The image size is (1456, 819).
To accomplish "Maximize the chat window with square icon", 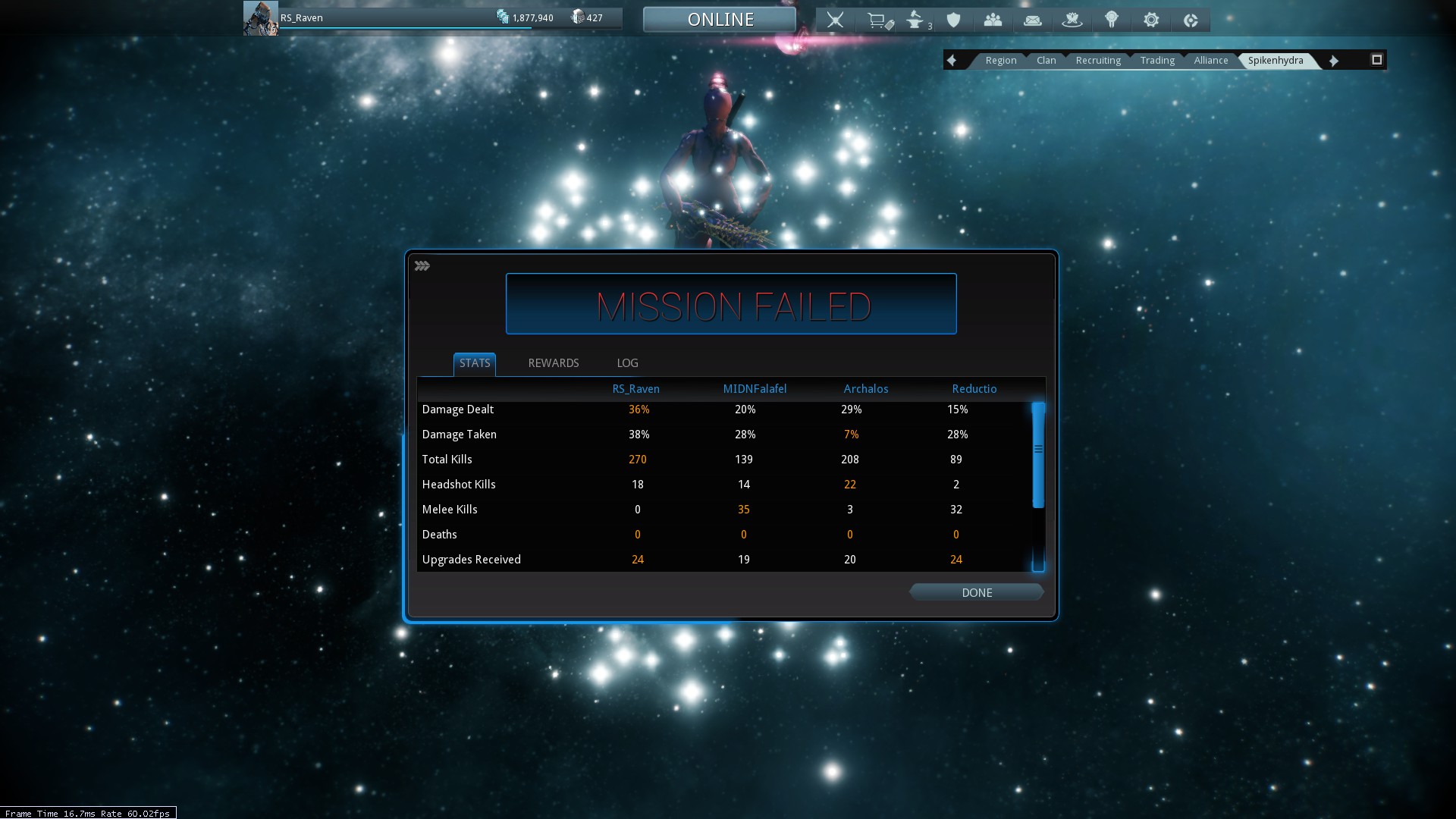I will 1376,60.
